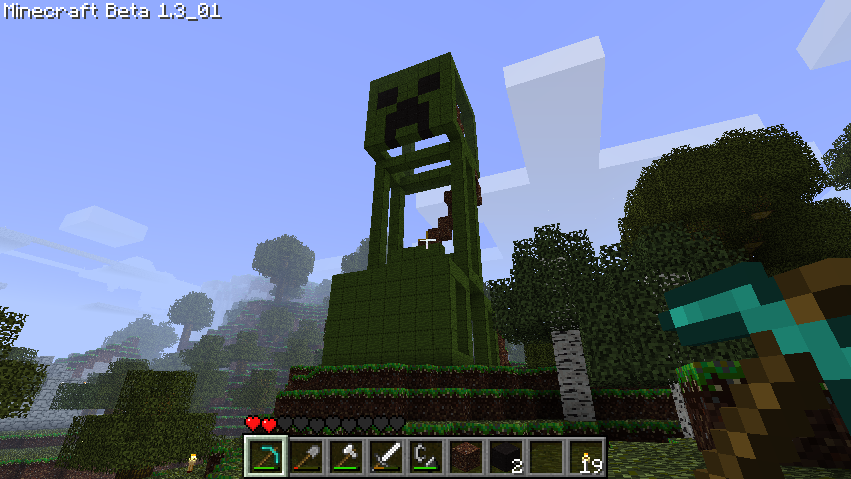Image resolution: width=851 pixels, height=479 pixels.
Task: Select the flint and steel slot
Action: point(426,457)
